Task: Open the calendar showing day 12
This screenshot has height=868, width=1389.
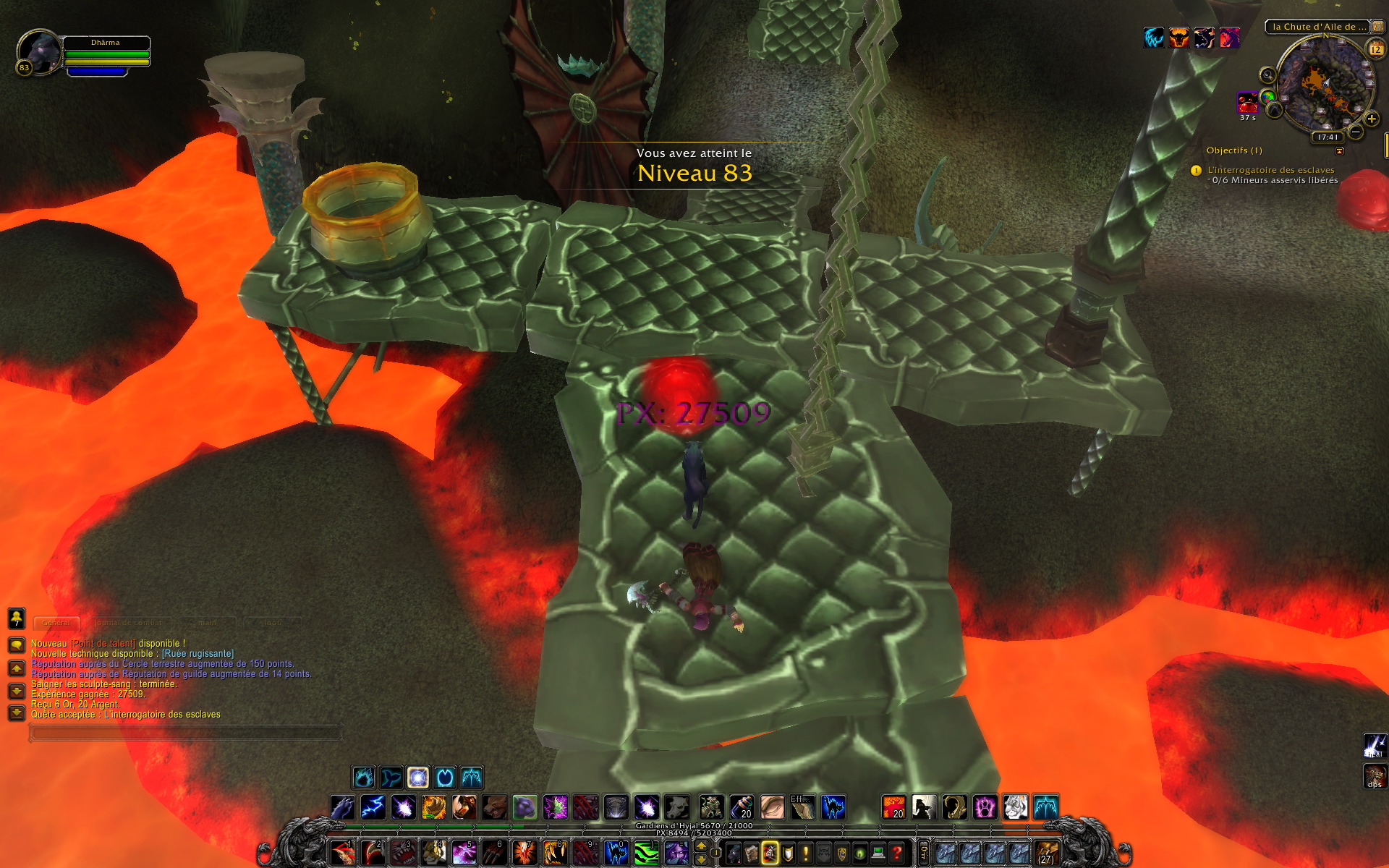Action: tap(1375, 49)
